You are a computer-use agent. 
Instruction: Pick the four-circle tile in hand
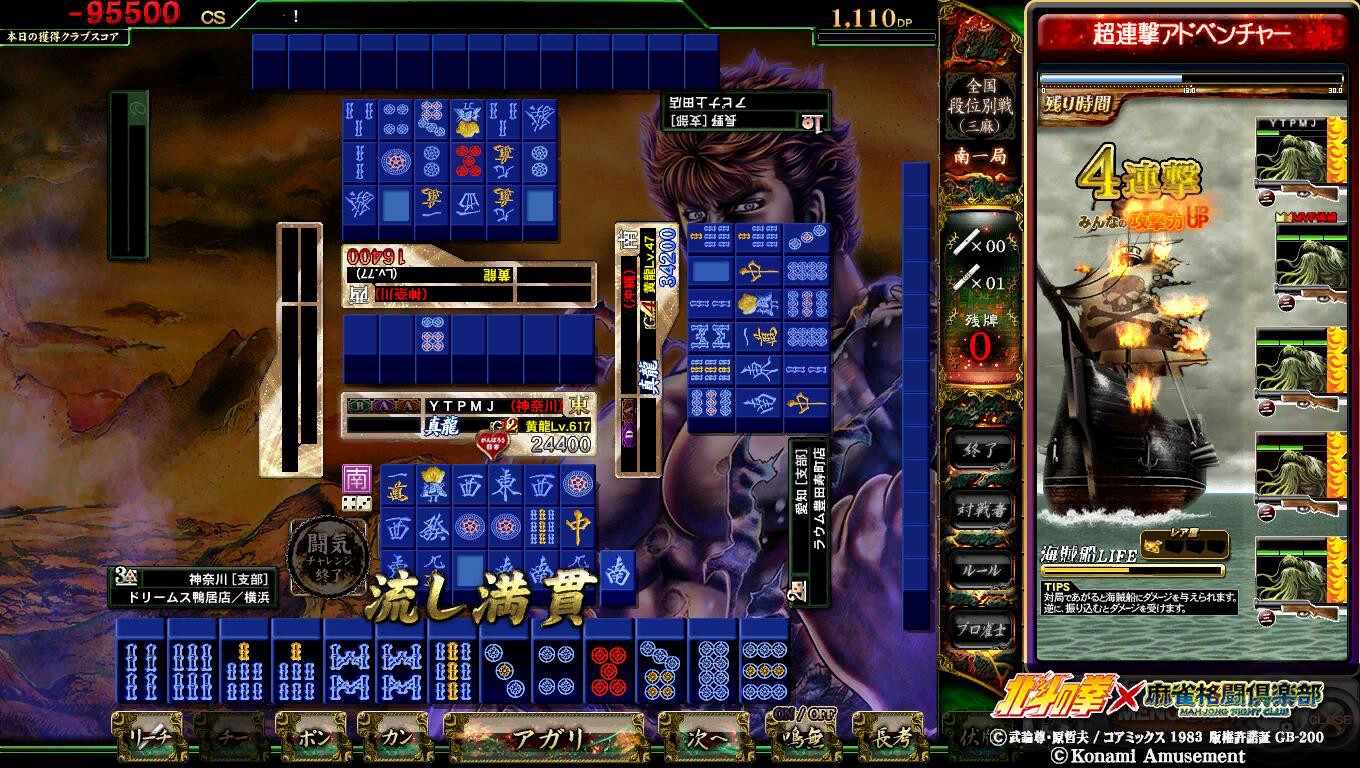pos(558,661)
